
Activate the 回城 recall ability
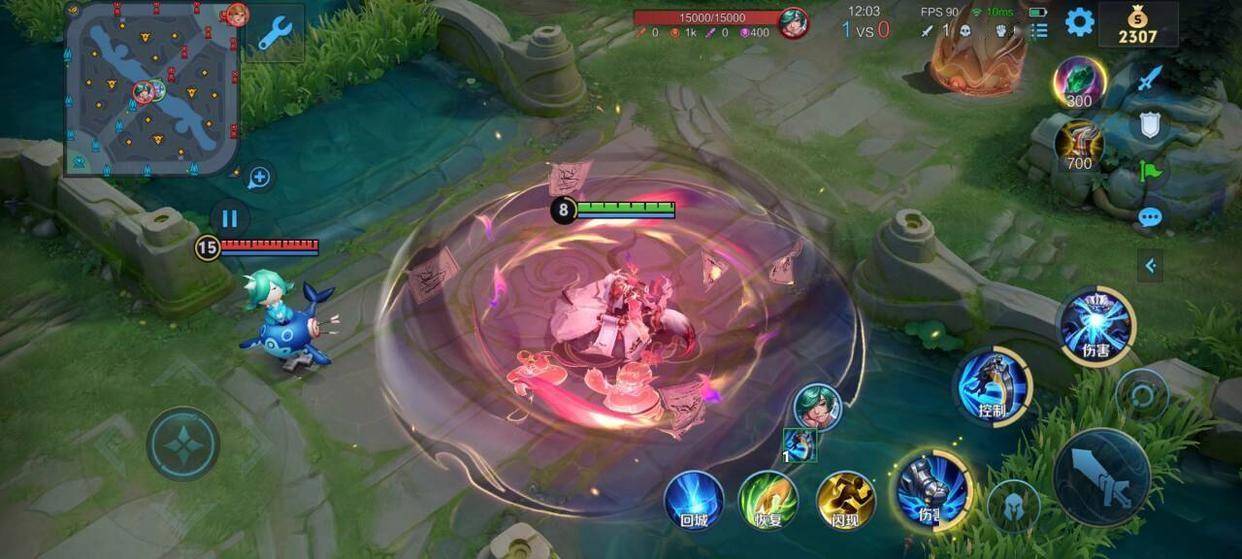point(694,500)
